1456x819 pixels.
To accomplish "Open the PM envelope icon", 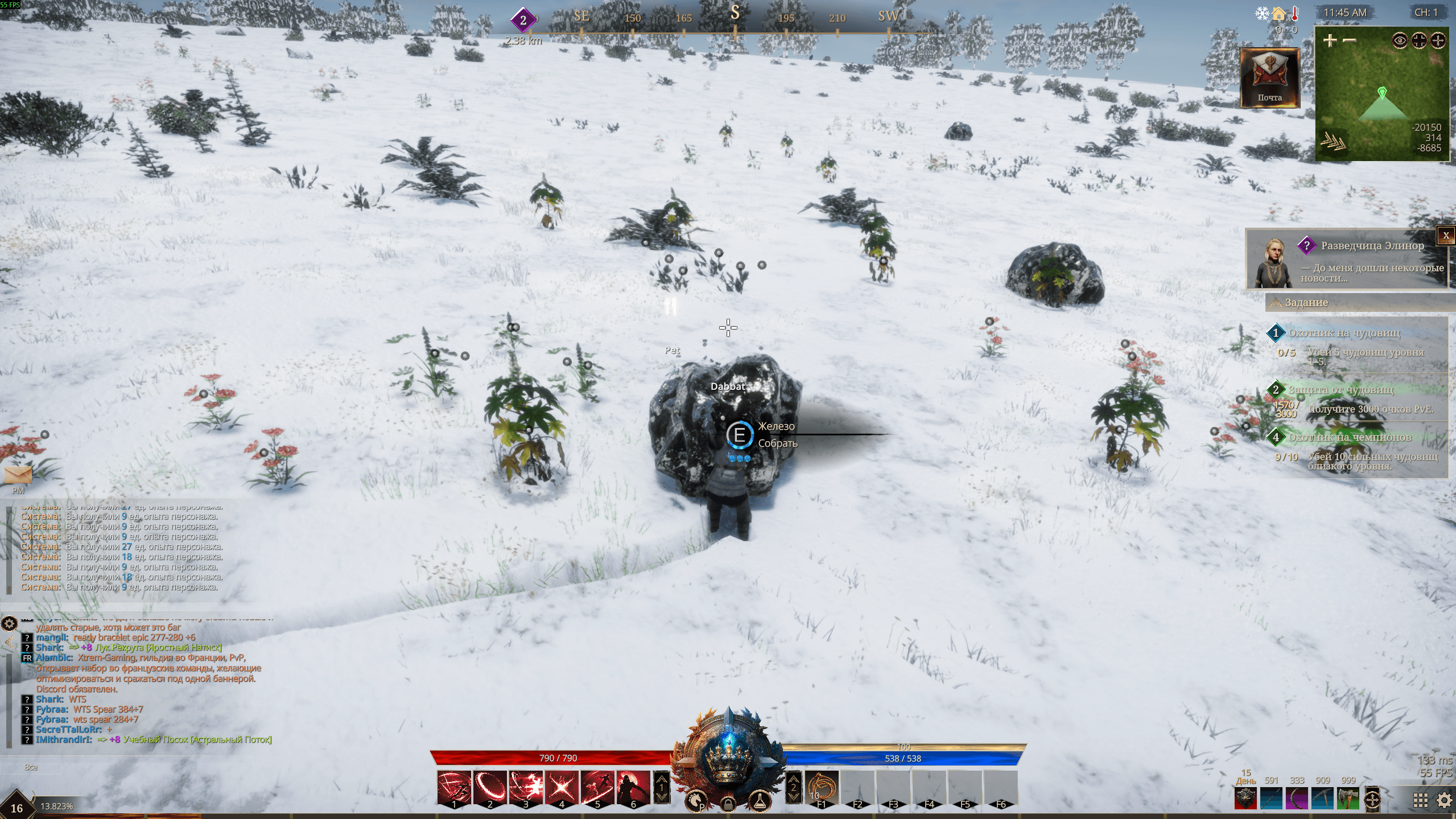I will pos(18,475).
